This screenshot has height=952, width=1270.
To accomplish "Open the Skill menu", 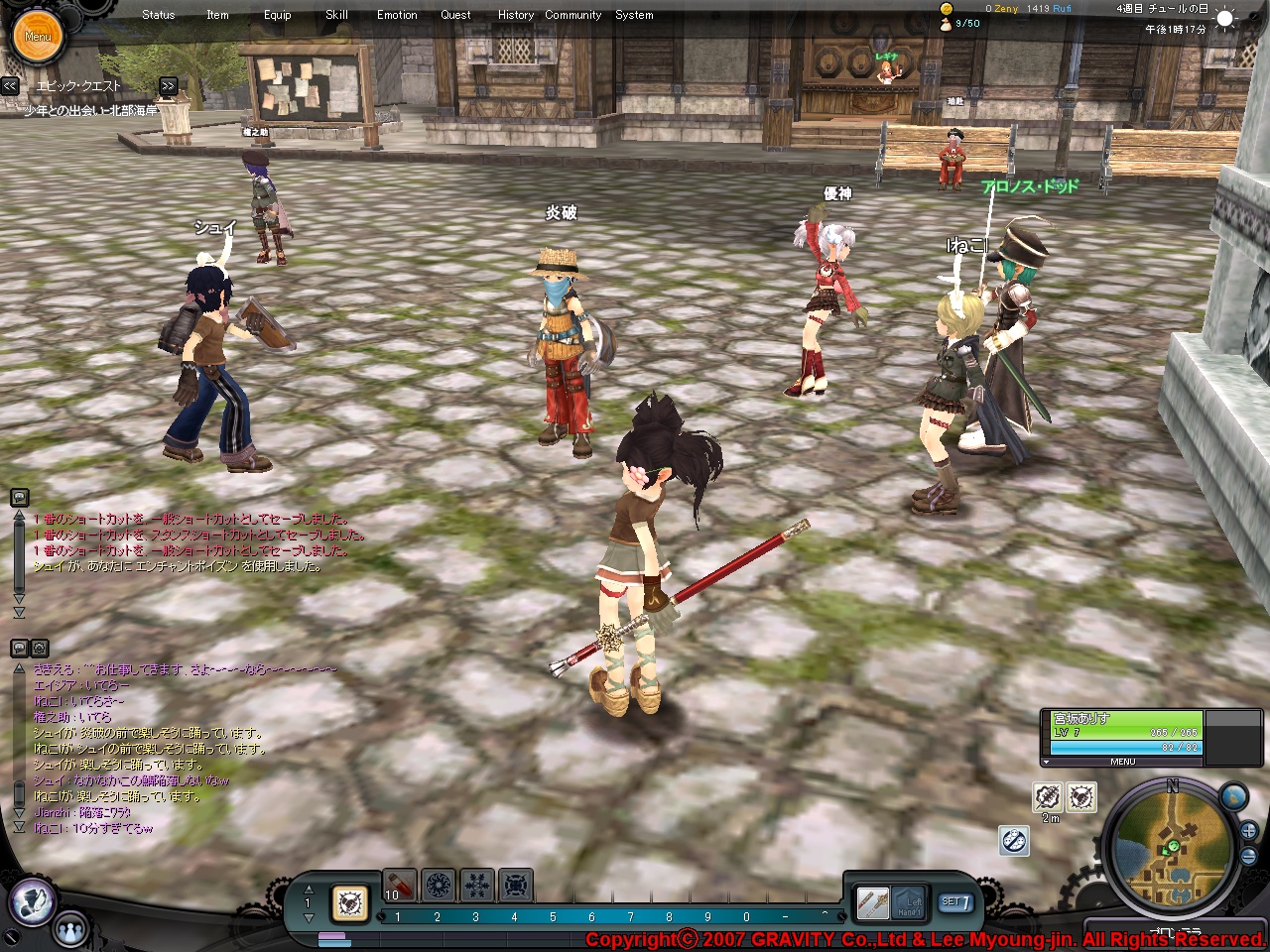I will tap(336, 15).
